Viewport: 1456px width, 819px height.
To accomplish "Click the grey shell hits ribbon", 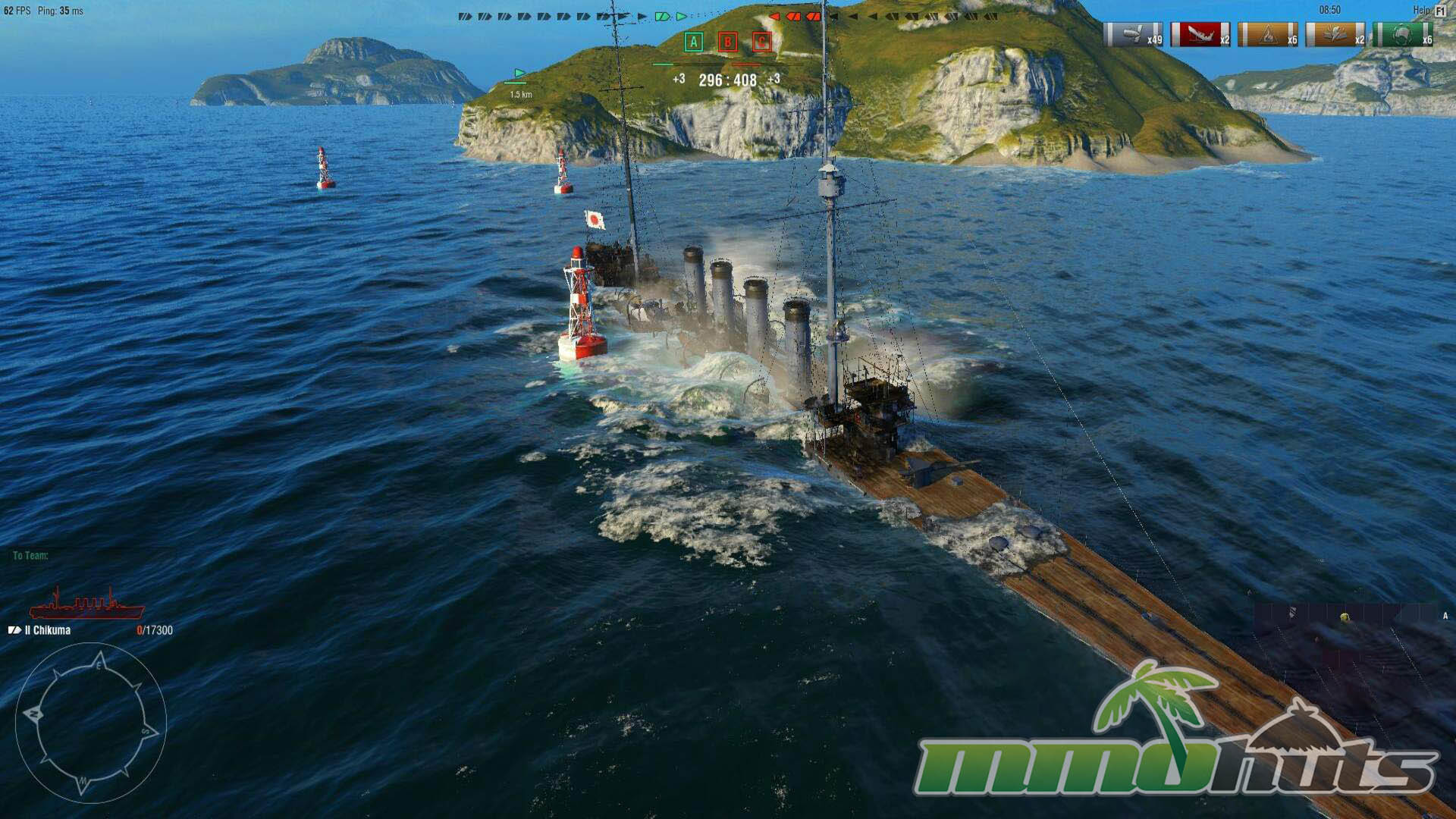I will (1133, 35).
